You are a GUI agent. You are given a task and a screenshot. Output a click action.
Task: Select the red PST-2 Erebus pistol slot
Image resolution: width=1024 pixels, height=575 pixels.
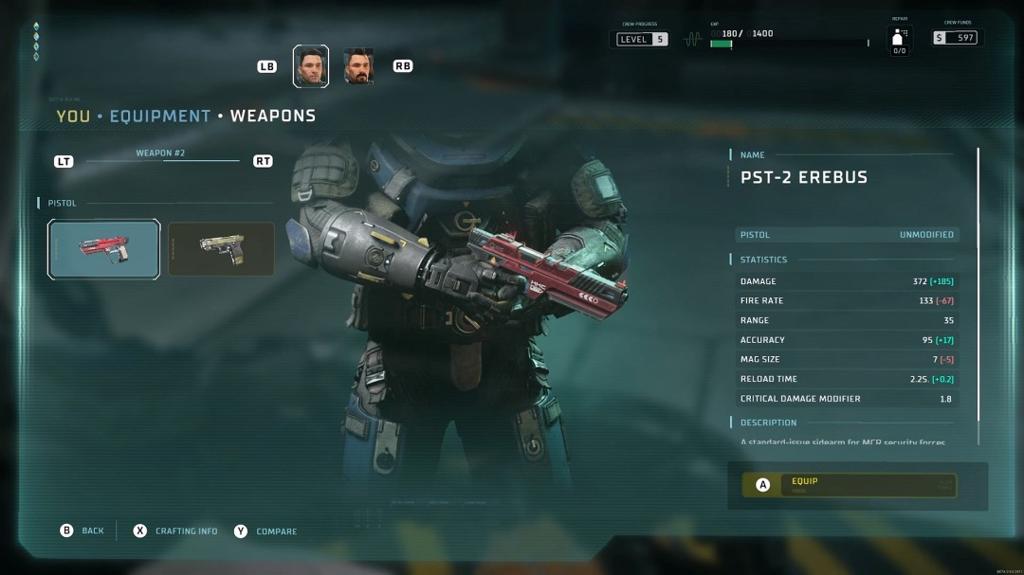tap(104, 249)
